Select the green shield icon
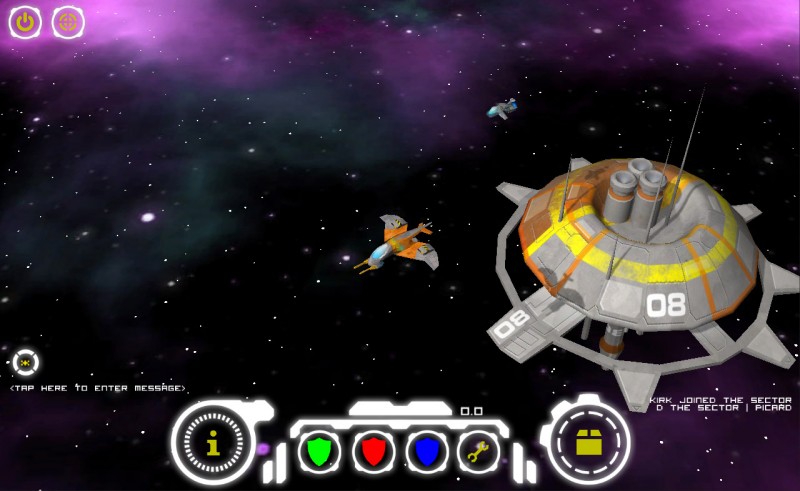Screen dimensions: 800x491 [319, 451]
